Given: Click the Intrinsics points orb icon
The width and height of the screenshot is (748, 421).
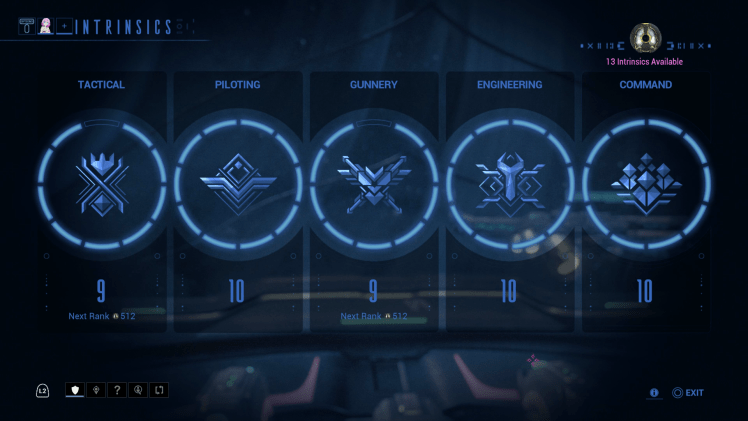Looking at the screenshot, I should [645, 38].
